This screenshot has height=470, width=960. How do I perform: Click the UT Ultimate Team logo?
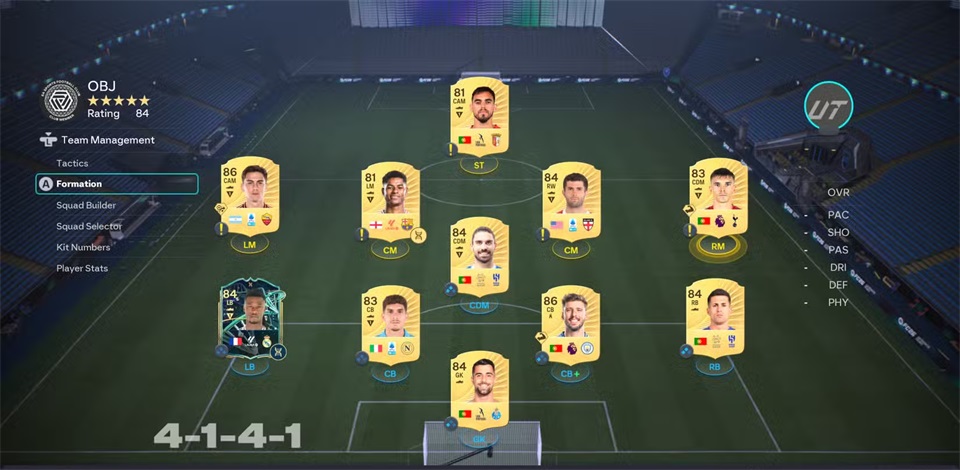click(828, 105)
